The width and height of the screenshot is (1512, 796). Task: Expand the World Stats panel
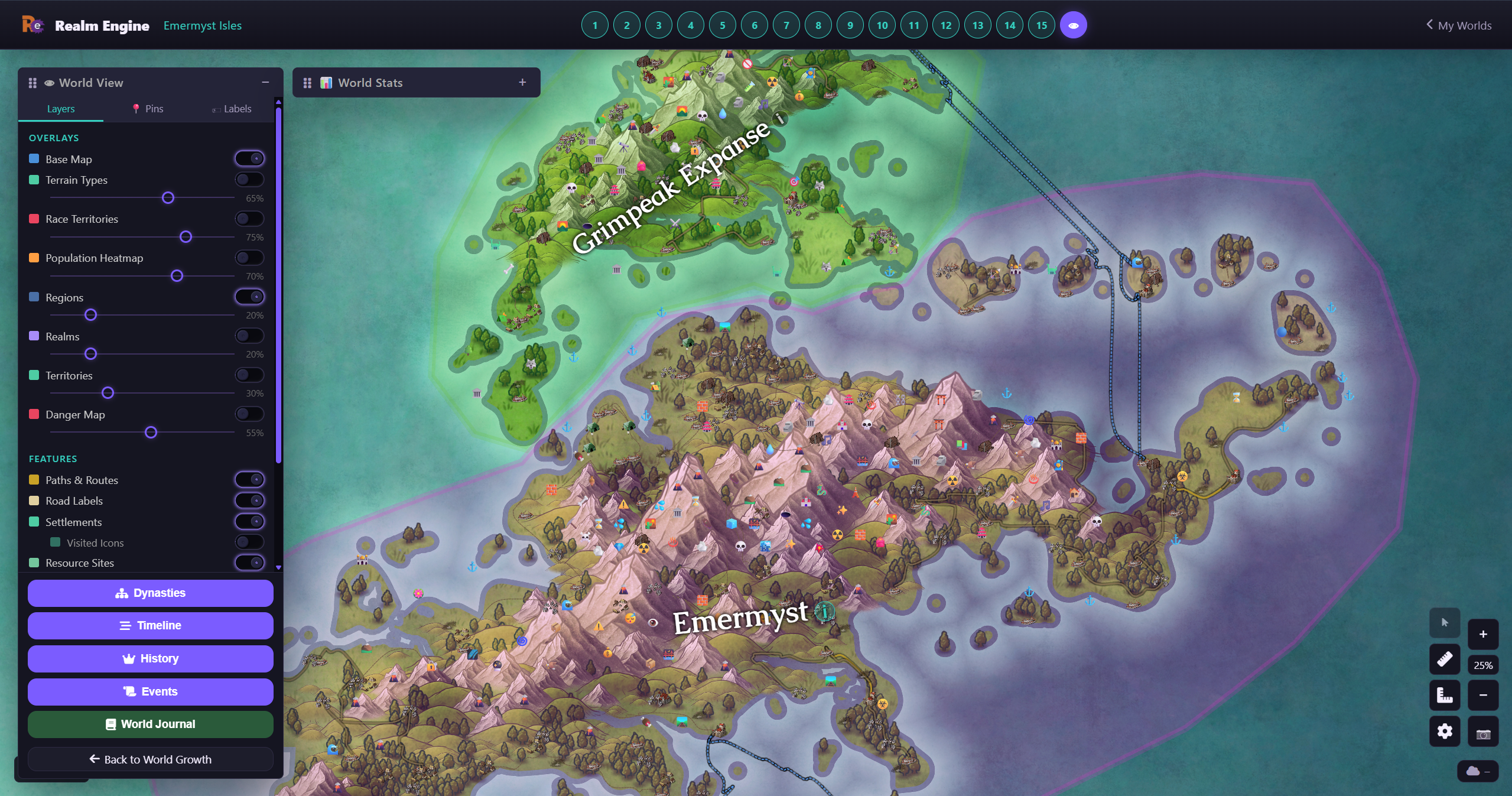[x=522, y=82]
